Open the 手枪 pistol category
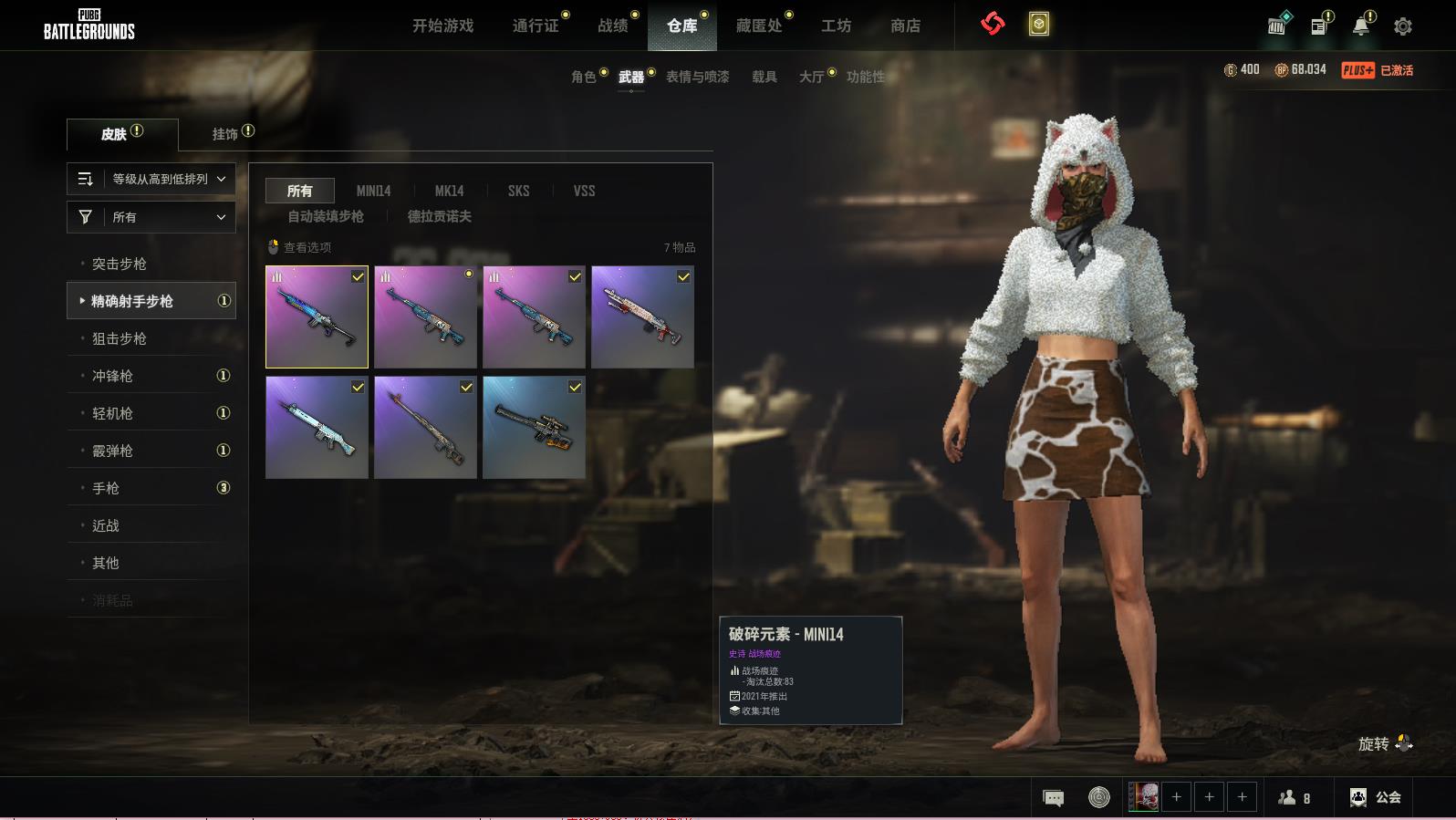The image size is (1456, 820). pos(106,488)
